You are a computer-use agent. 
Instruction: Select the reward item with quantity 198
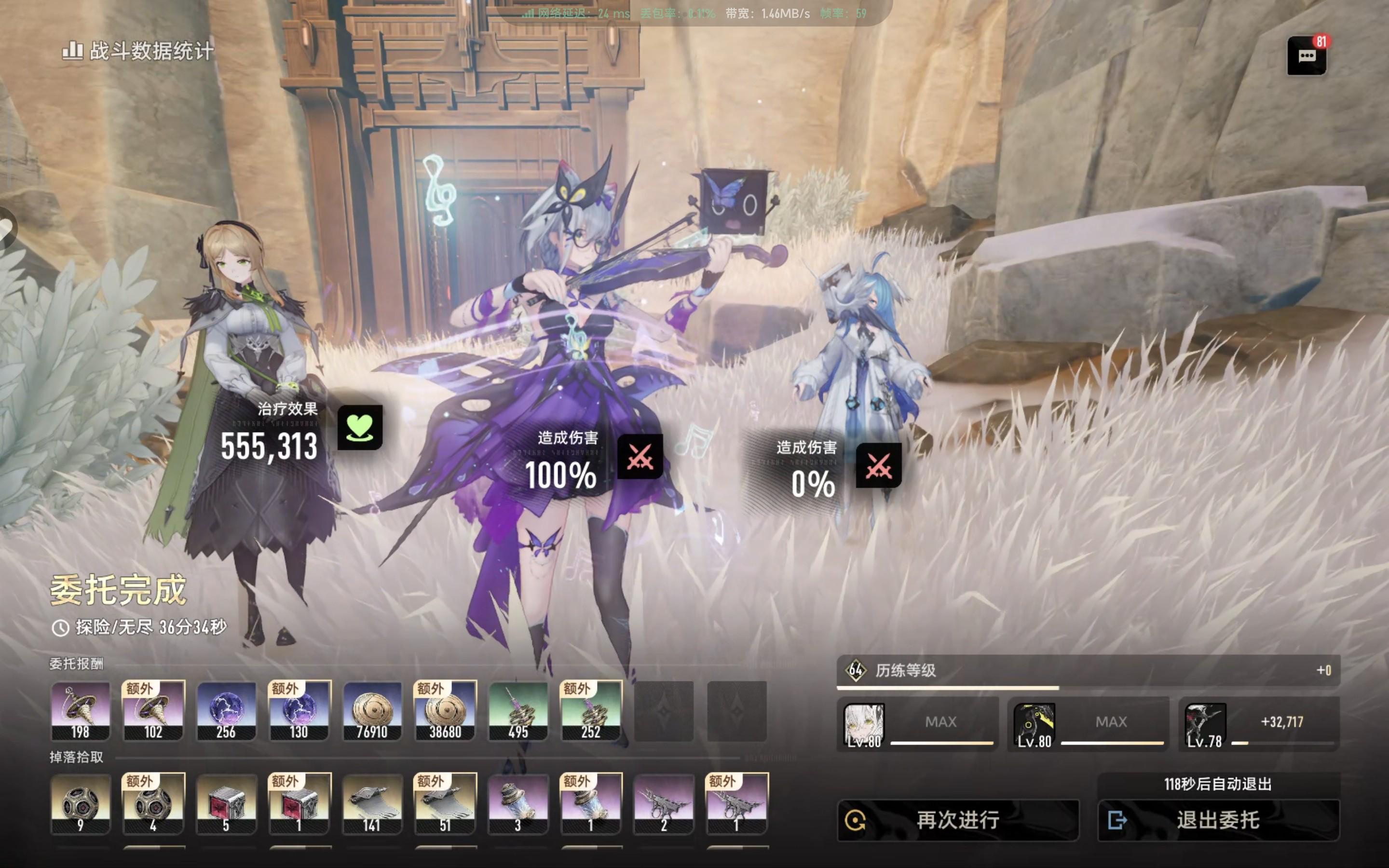click(x=81, y=711)
